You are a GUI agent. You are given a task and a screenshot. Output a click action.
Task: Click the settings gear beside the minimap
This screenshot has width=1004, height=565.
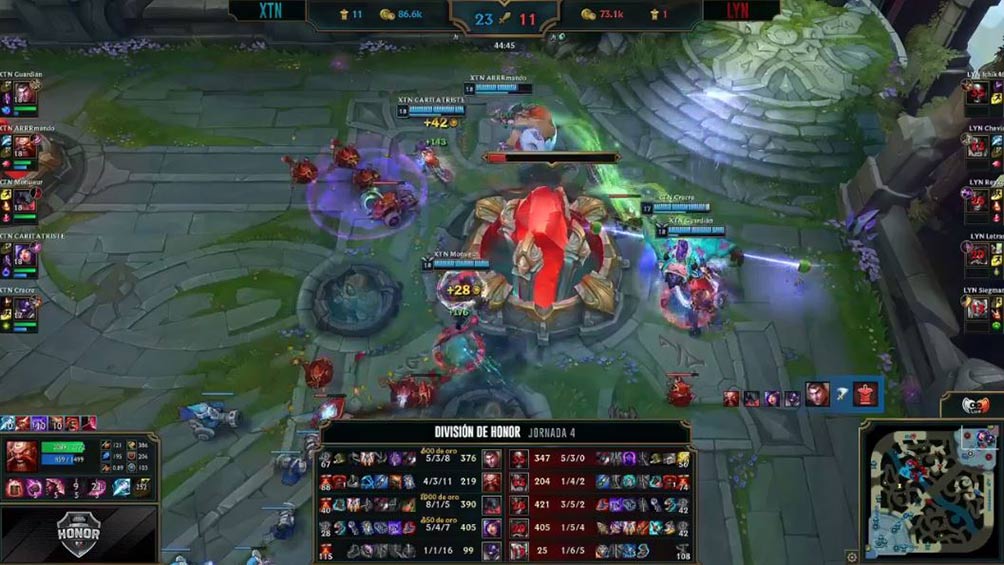coord(851,556)
